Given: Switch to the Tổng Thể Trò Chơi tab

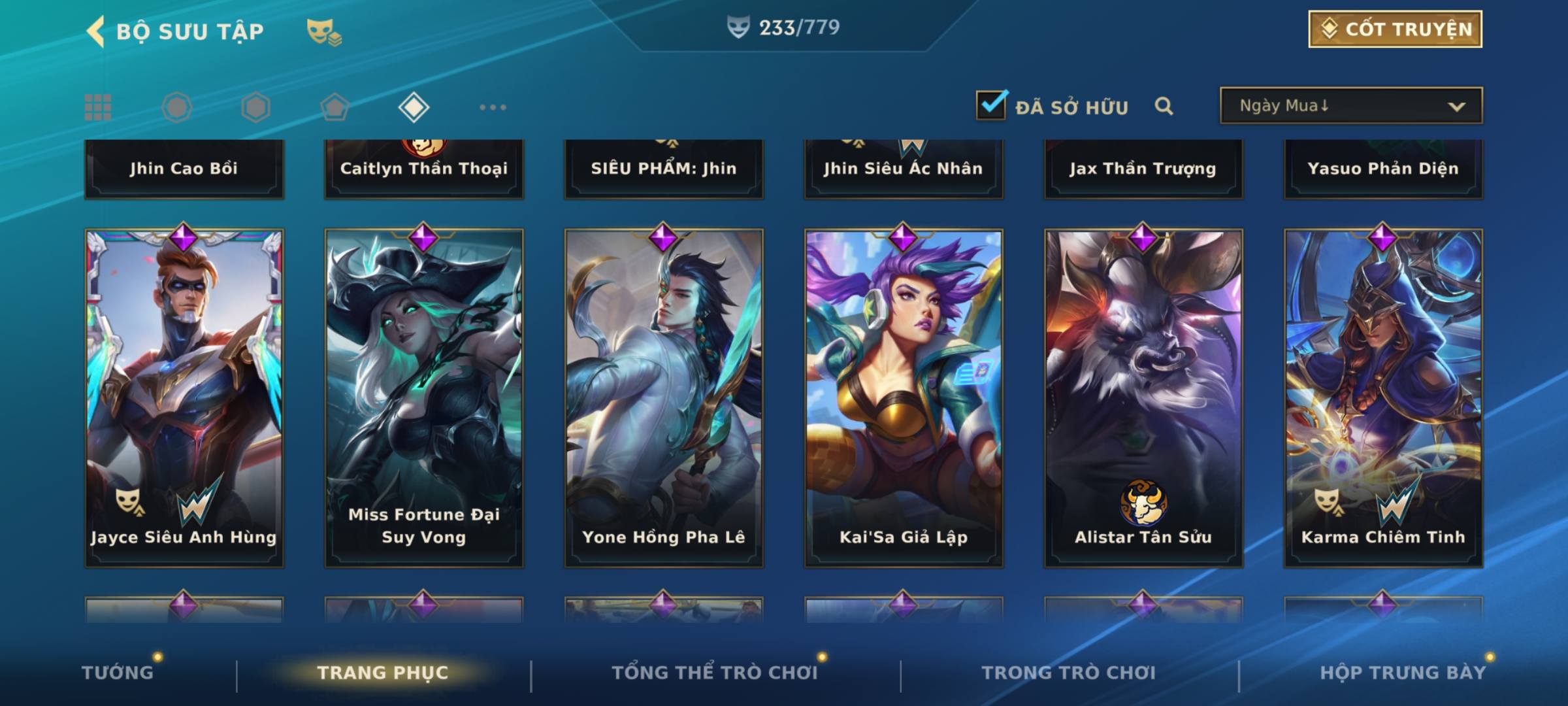Looking at the screenshot, I should pyautogui.click(x=715, y=673).
